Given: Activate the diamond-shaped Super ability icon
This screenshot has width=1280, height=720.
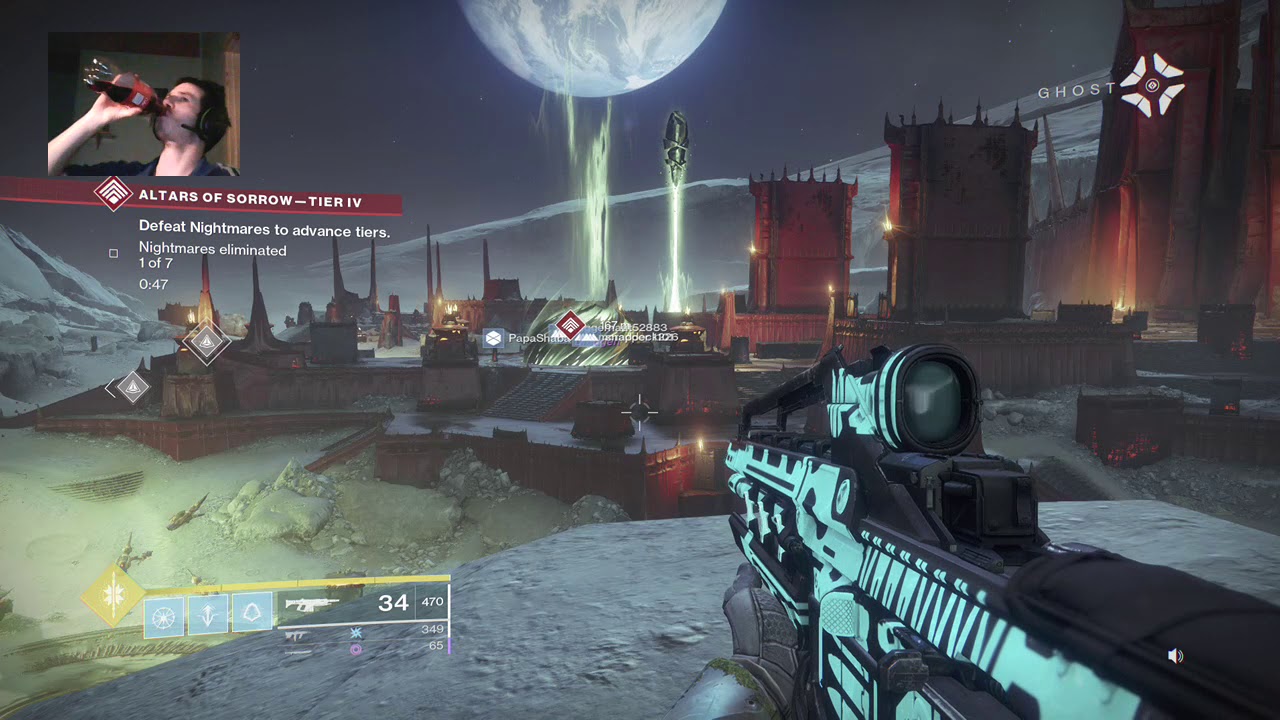Looking at the screenshot, I should (113, 597).
